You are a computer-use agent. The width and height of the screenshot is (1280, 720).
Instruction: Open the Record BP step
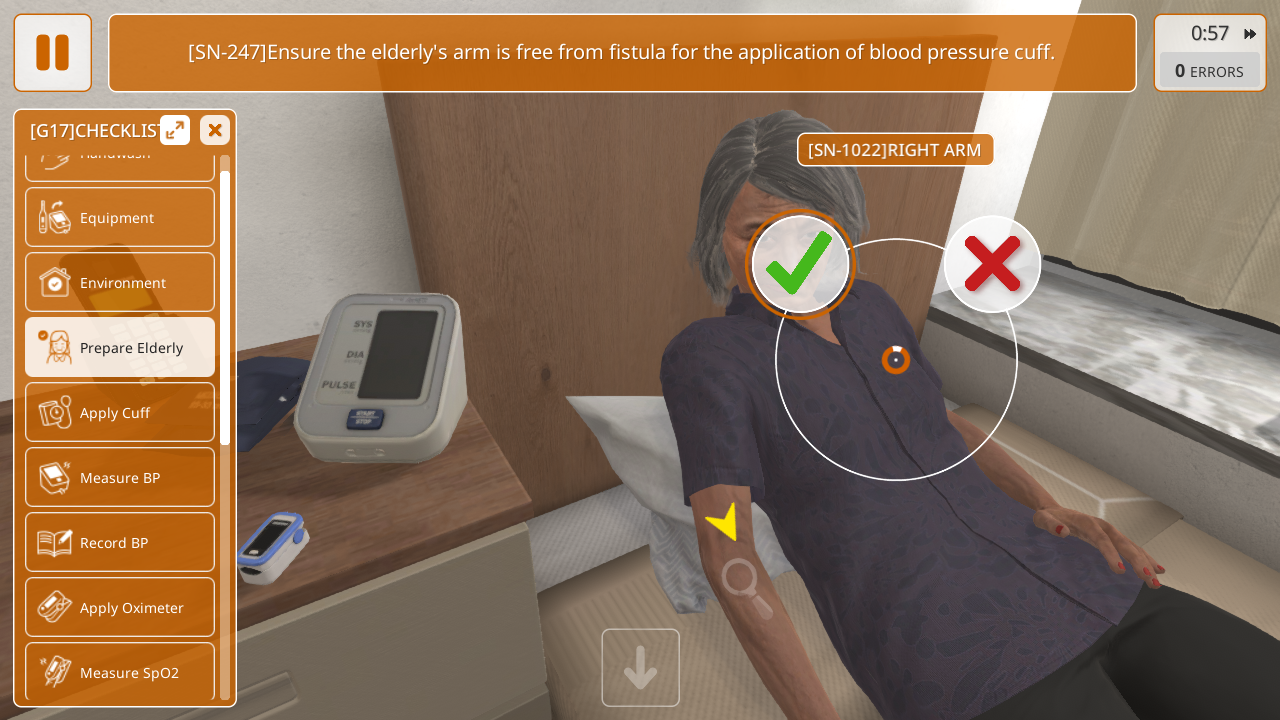[x=120, y=542]
